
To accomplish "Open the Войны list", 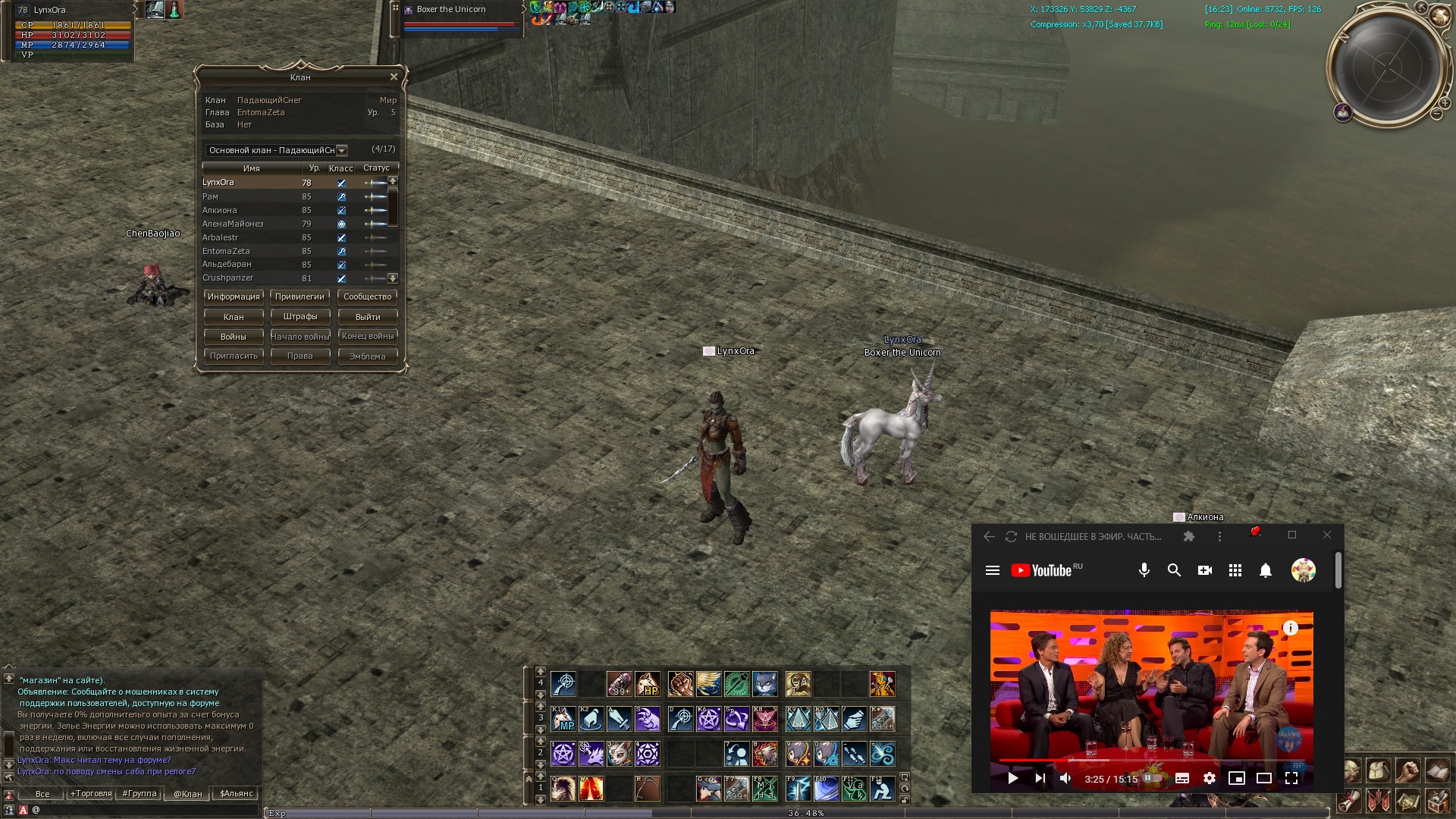I will click(x=234, y=336).
